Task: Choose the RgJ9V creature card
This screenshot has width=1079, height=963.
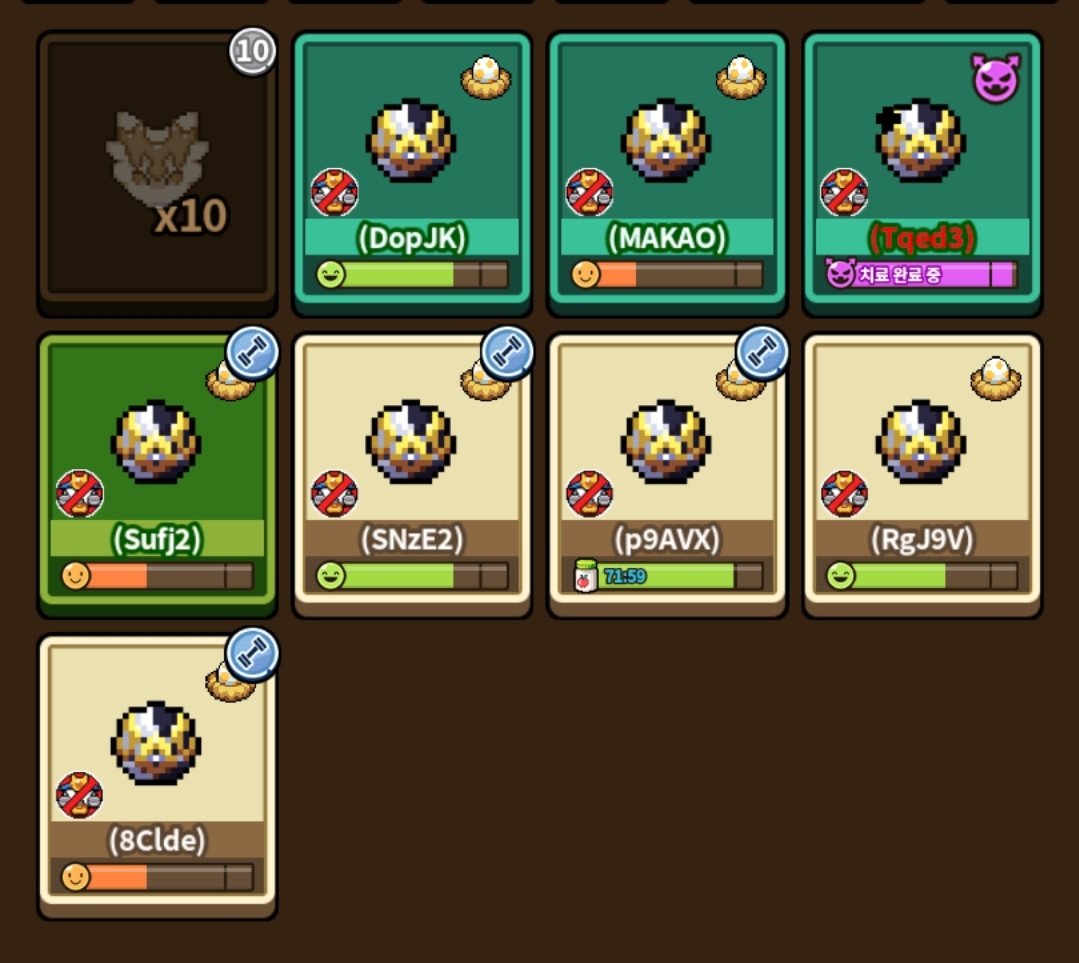Action: [922, 470]
